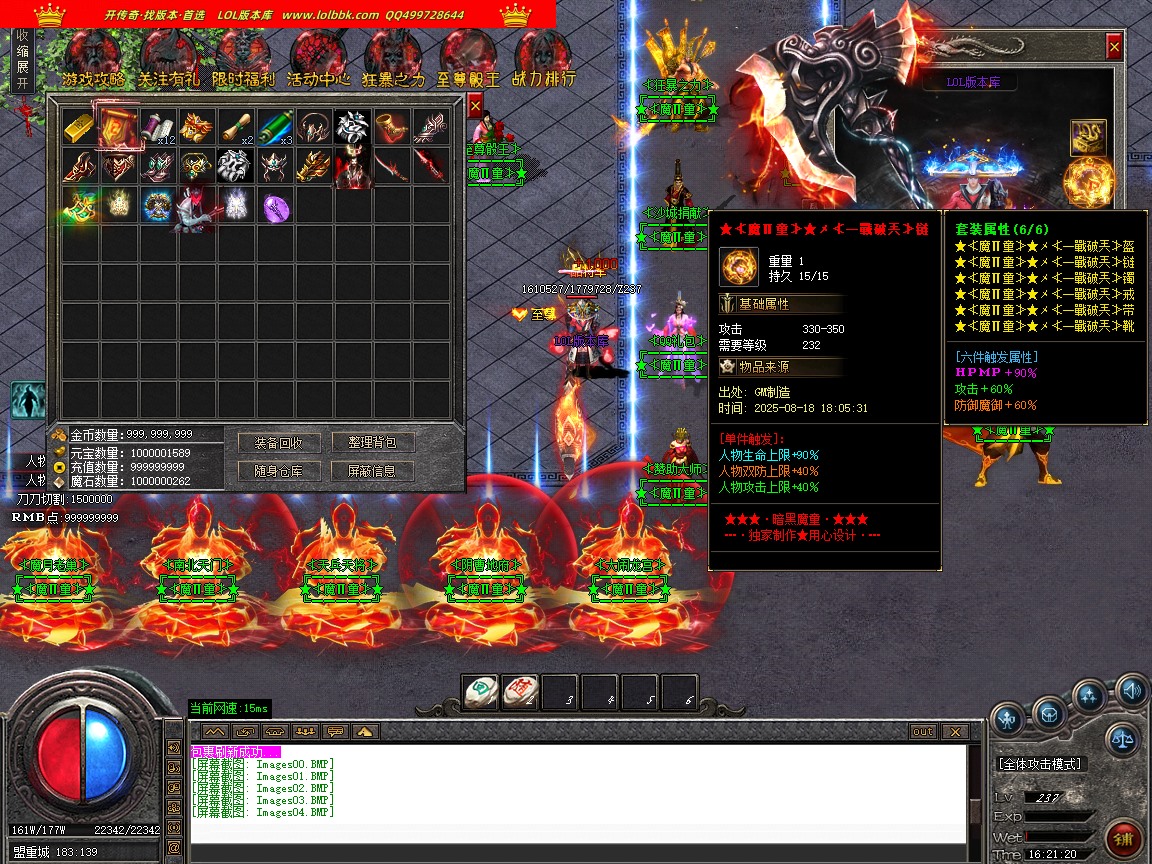Toggle the sound speaker button

[x=1131, y=690]
